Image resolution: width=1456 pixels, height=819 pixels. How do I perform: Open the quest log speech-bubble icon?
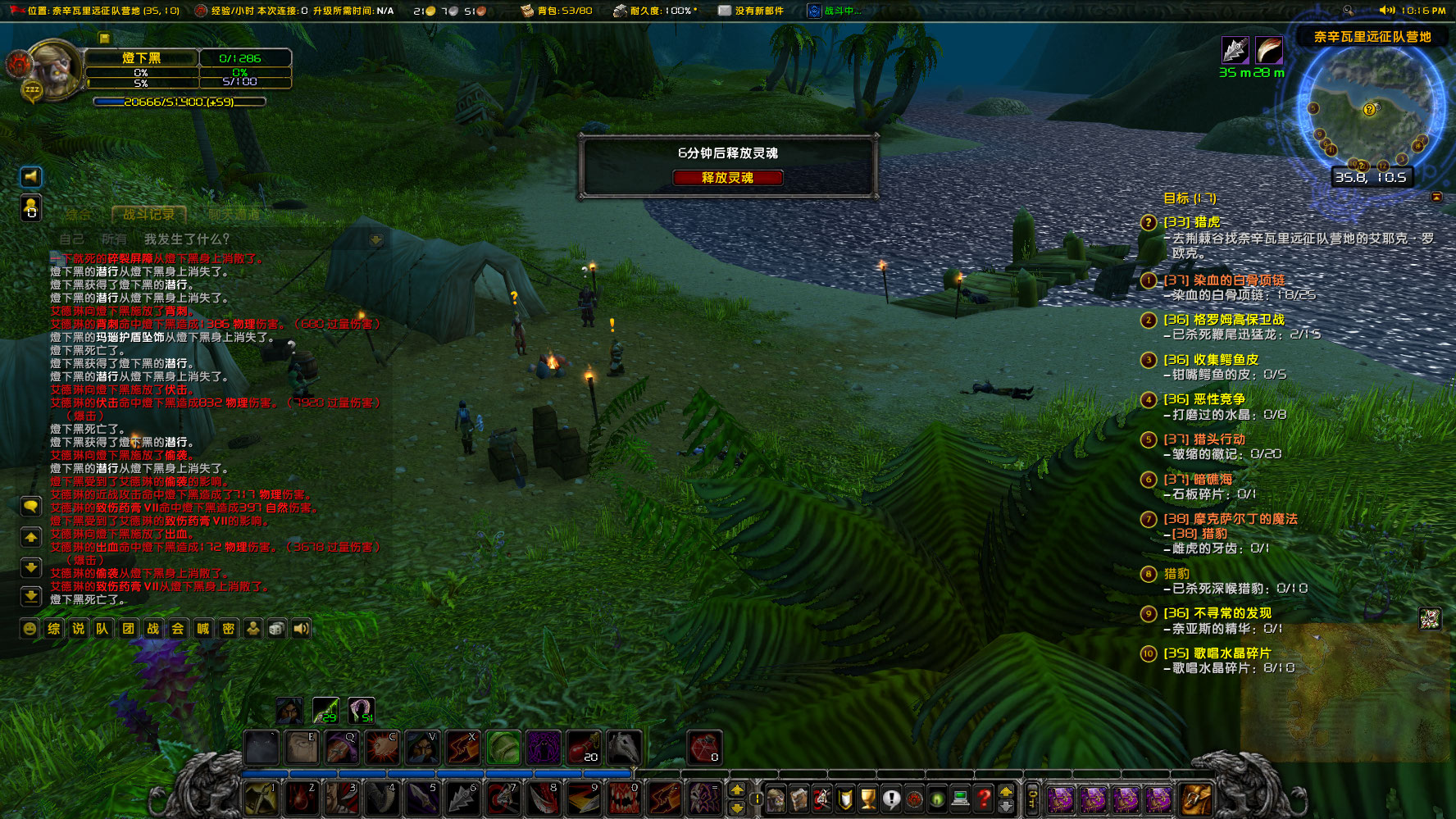point(891,799)
